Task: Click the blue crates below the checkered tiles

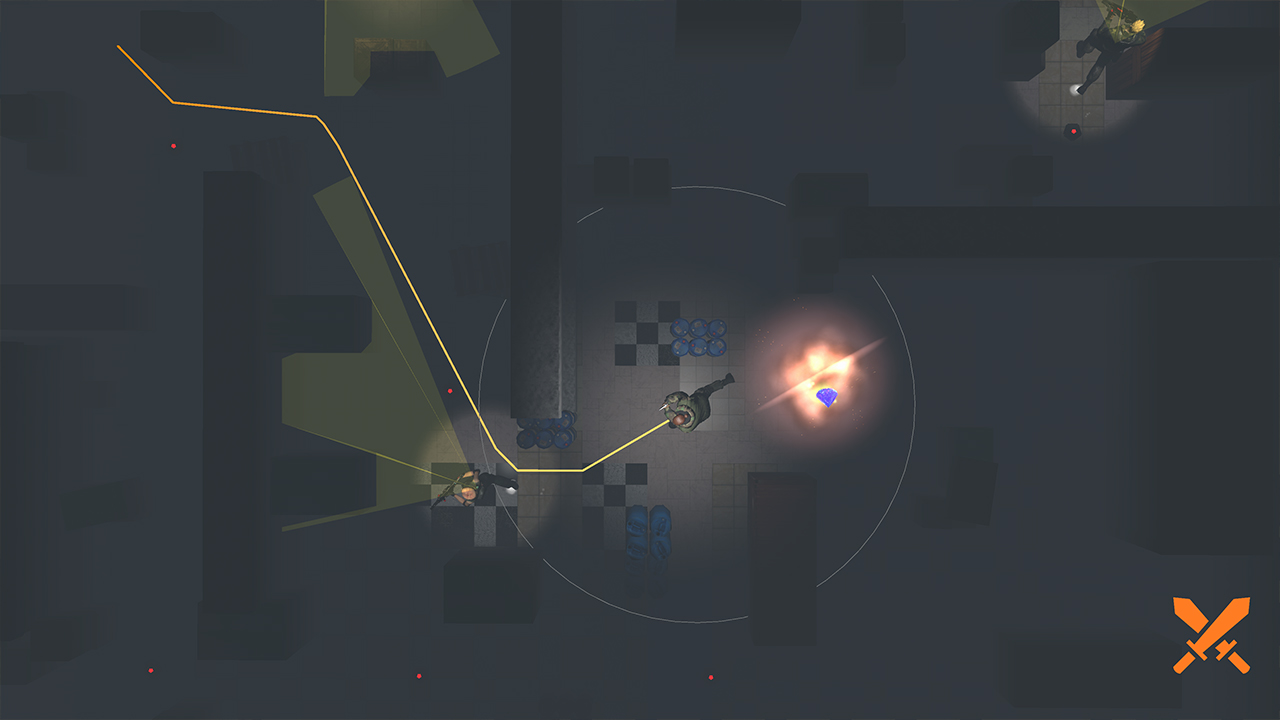Action: [647, 530]
